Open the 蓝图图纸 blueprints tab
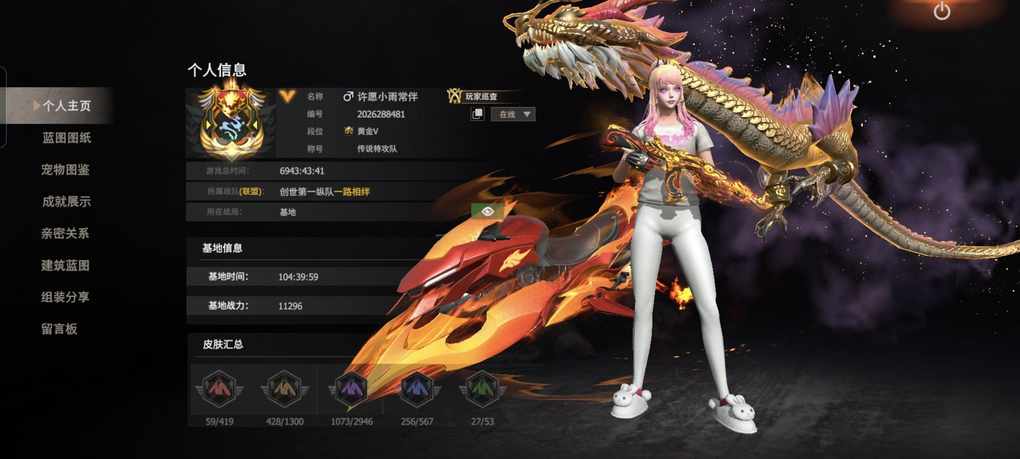This screenshot has height=459, width=1020. pos(66,137)
